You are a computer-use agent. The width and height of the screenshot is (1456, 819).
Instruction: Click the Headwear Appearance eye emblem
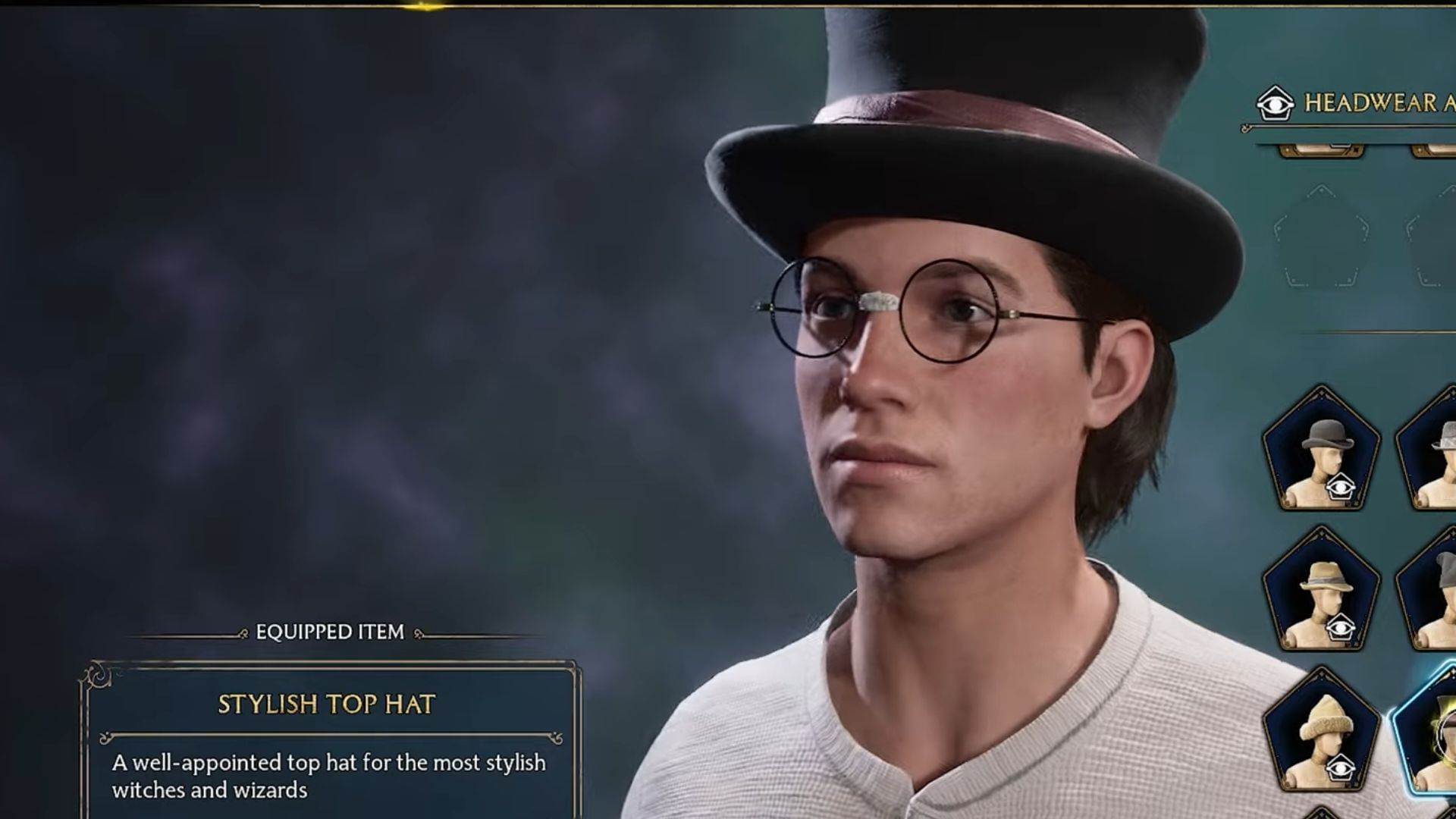click(x=1276, y=104)
